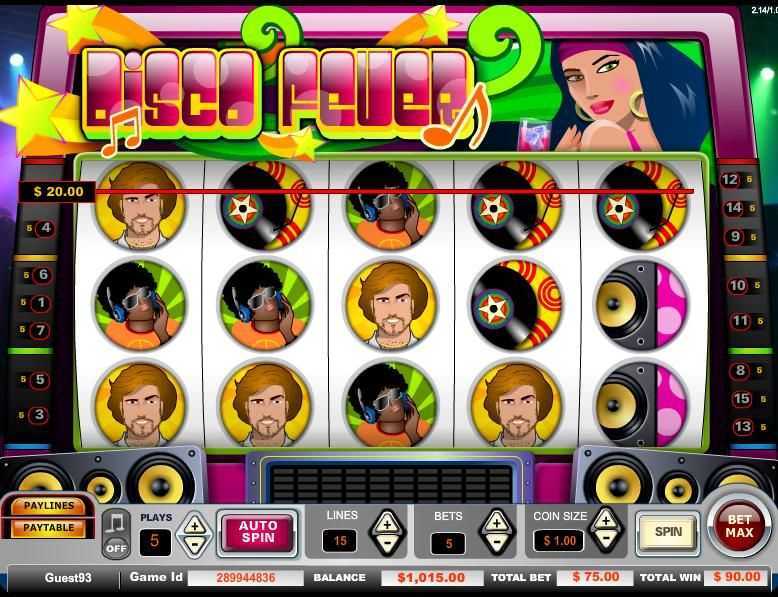The height and width of the screenshot is (597, 778).
Task: Increase the Lines count
Action: pyautogui.click(x=387, y=522)
